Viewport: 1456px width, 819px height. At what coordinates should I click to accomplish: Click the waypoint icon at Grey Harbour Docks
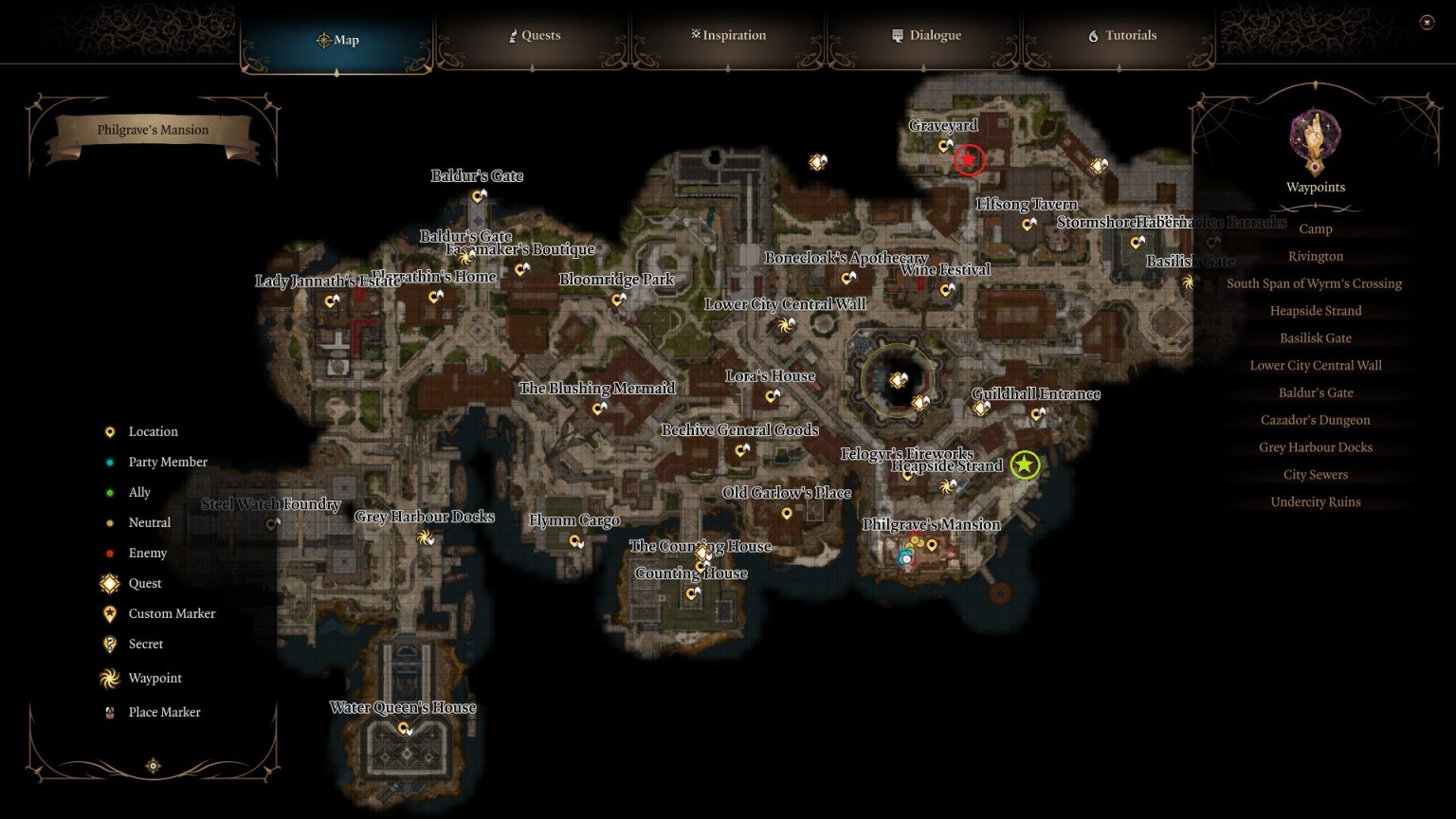click(424, 539)
